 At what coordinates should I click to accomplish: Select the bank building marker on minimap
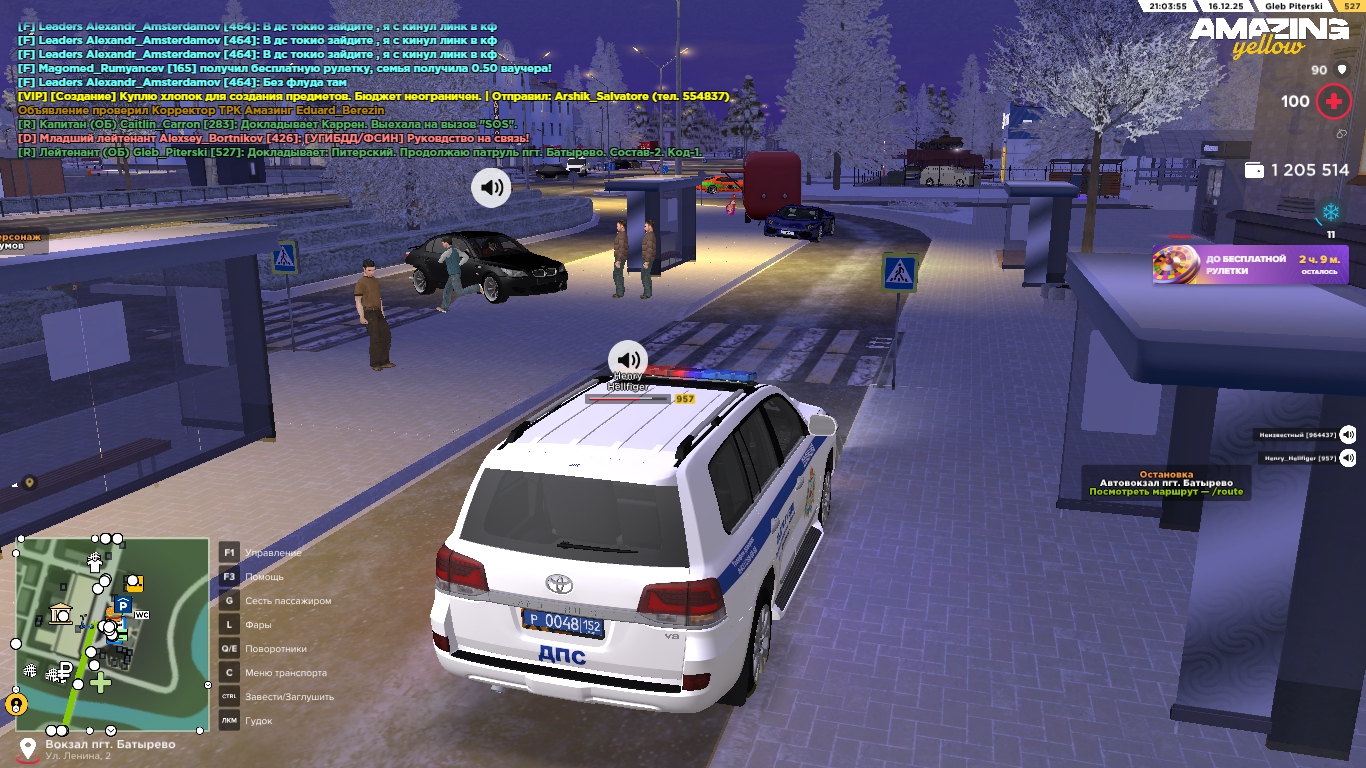point(61,614)
